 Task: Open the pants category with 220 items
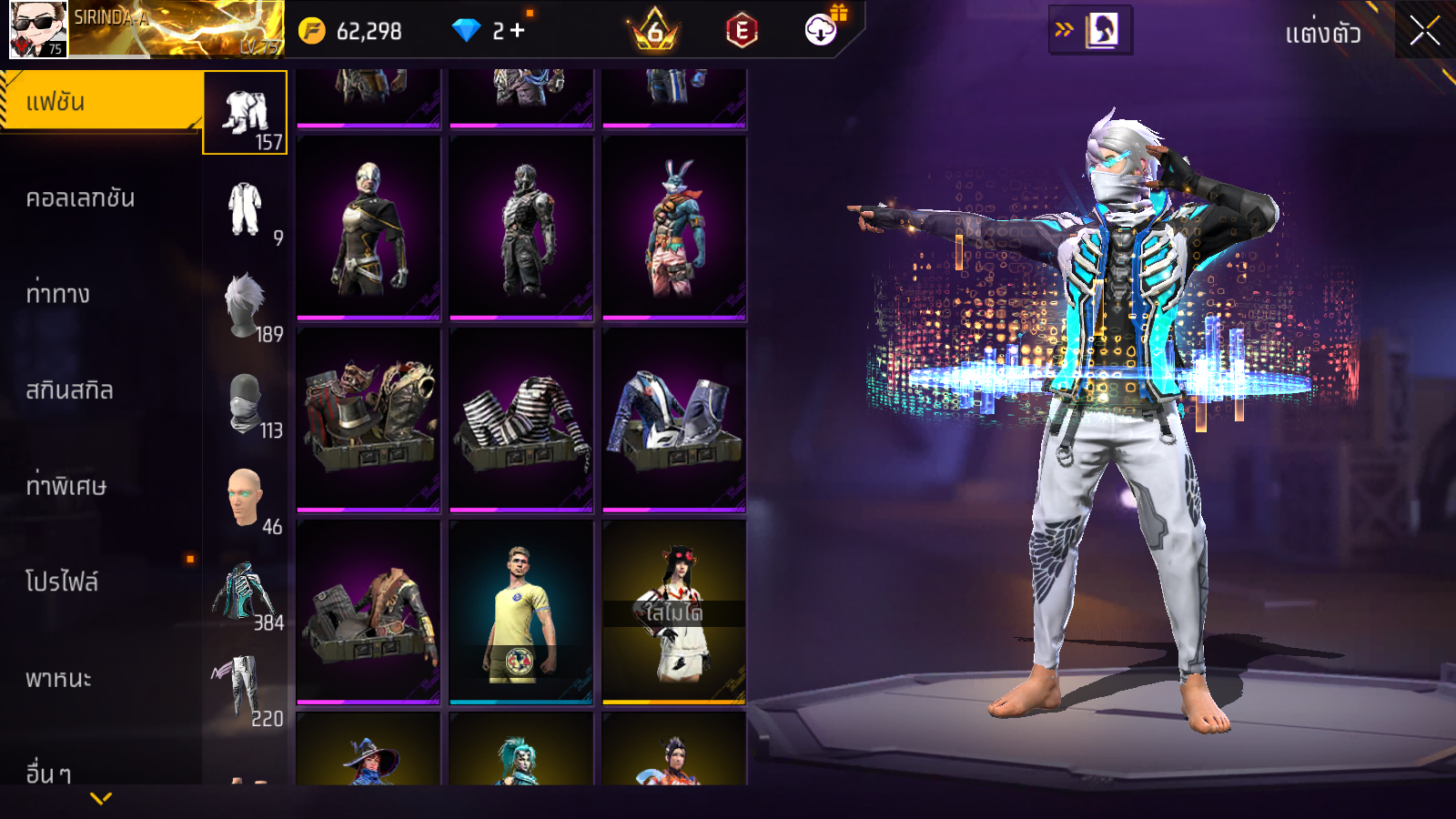tap(246, 690)
